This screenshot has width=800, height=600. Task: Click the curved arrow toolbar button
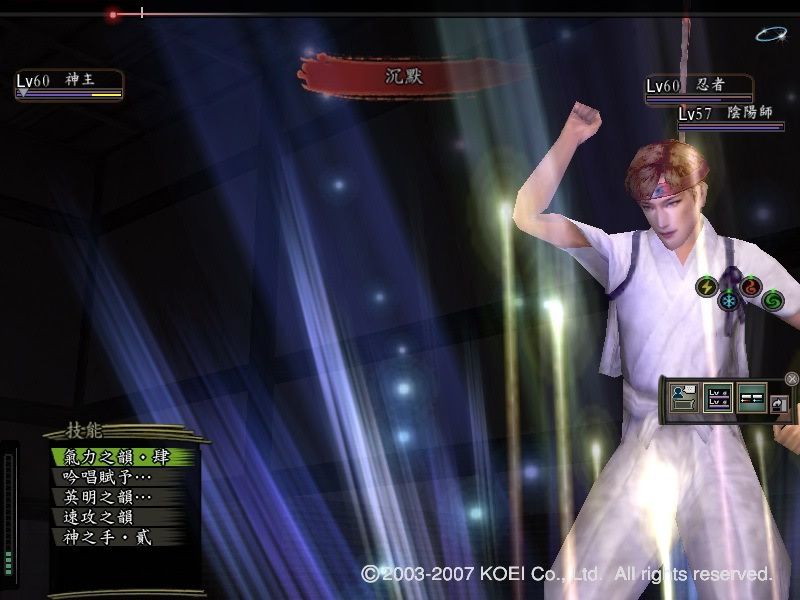pyautogui.click(x=779, y=403)
